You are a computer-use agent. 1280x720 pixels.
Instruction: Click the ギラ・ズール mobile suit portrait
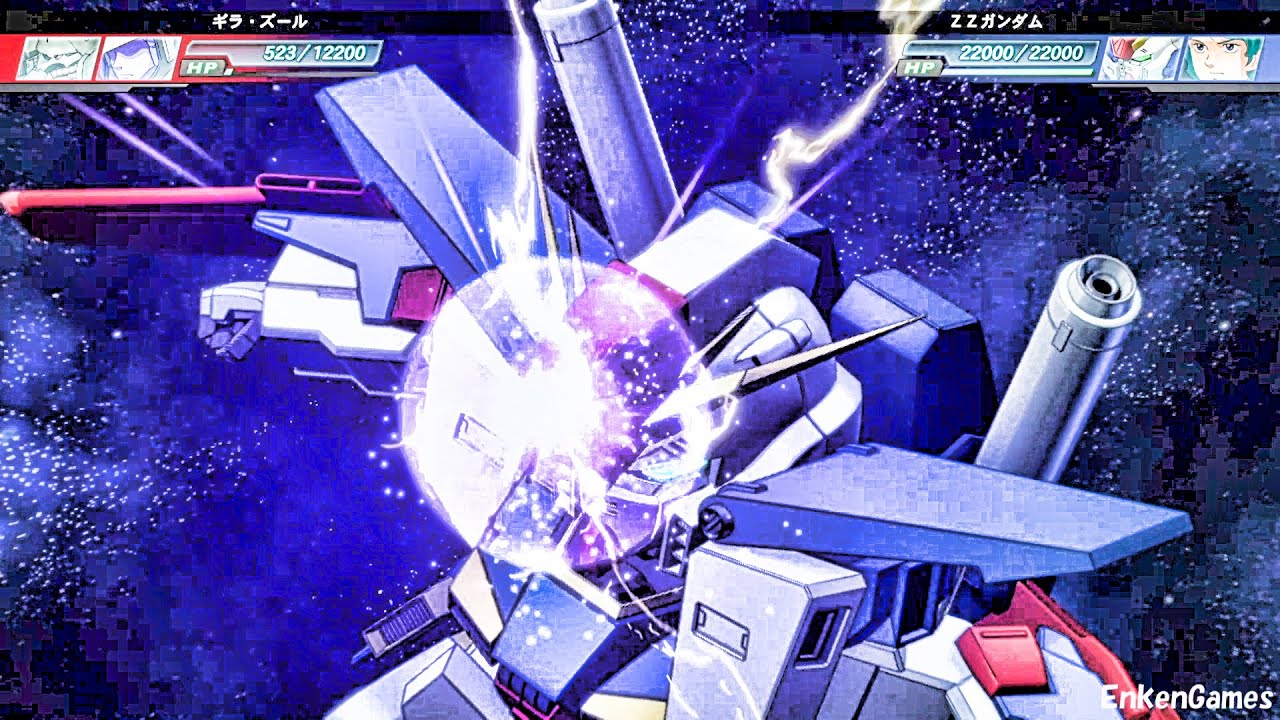pos(55,55)
